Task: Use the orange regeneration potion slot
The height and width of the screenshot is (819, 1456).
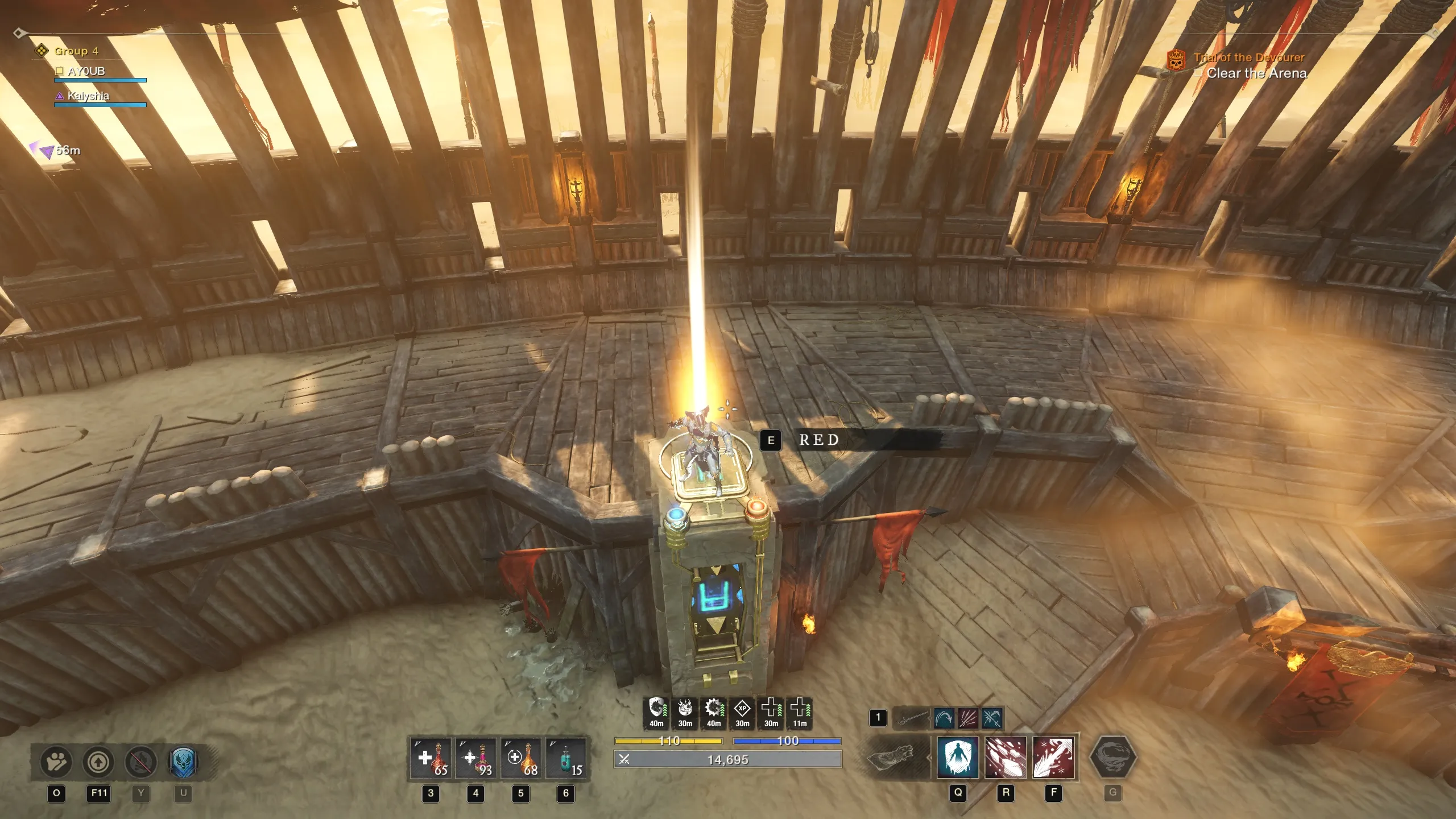Action: tap(520, 759)
